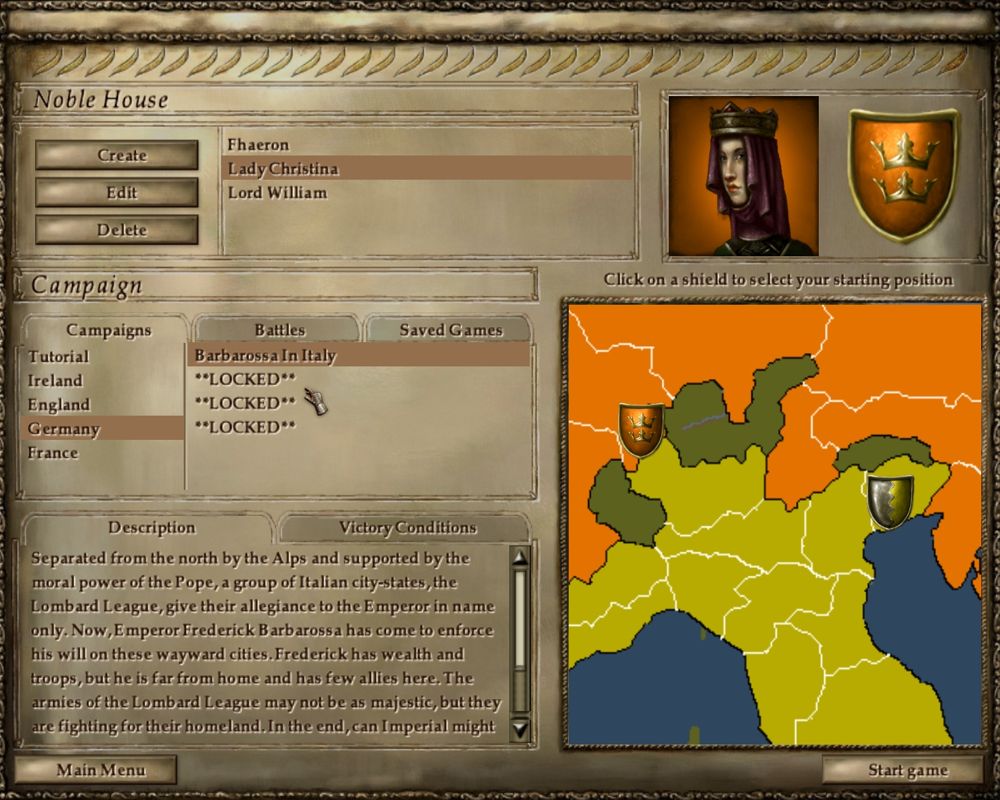1000x800 pixels.
Task: Return to the Main Menu
Action: coord(100,770)
